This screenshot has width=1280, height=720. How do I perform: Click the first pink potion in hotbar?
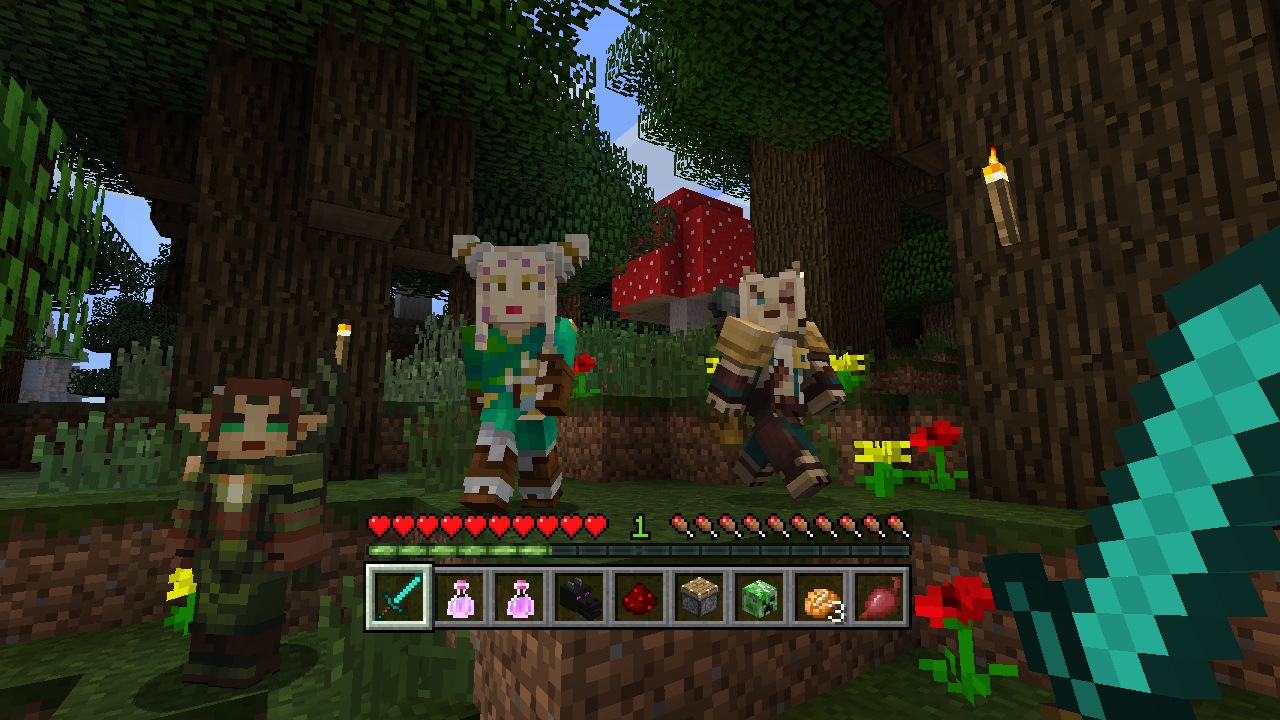[x=460, y=600]
